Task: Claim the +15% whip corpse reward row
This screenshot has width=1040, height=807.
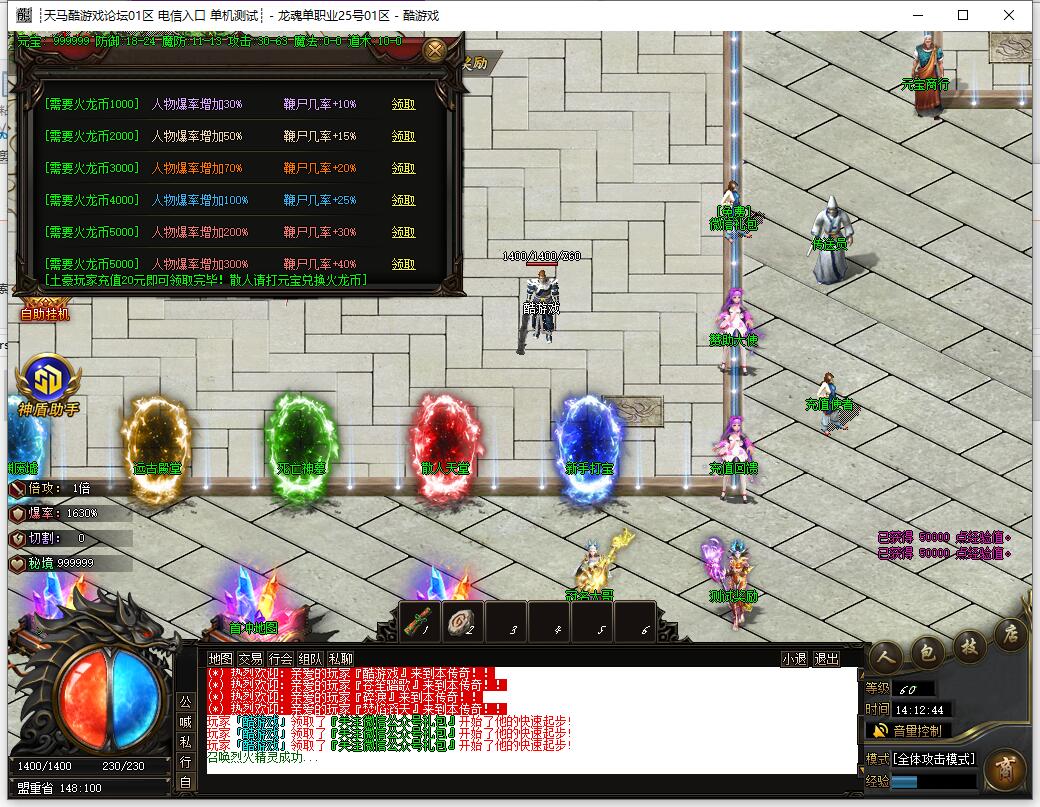Action: 403,136
